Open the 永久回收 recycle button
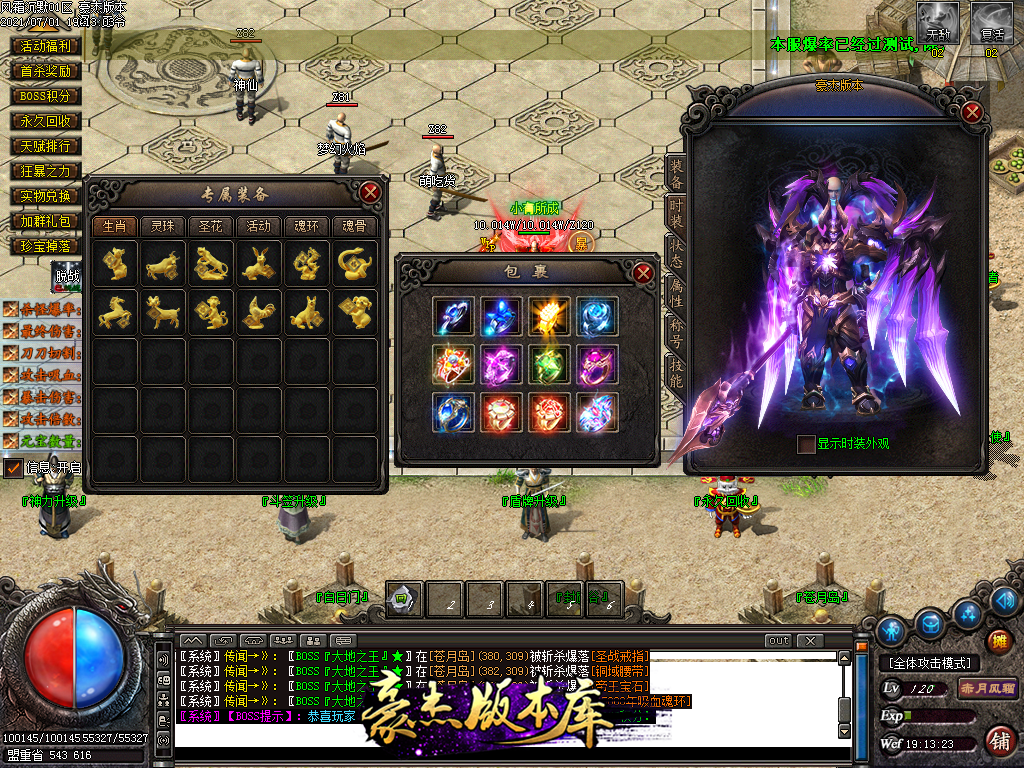The image size is (1024, 768). tap(45, 121)
